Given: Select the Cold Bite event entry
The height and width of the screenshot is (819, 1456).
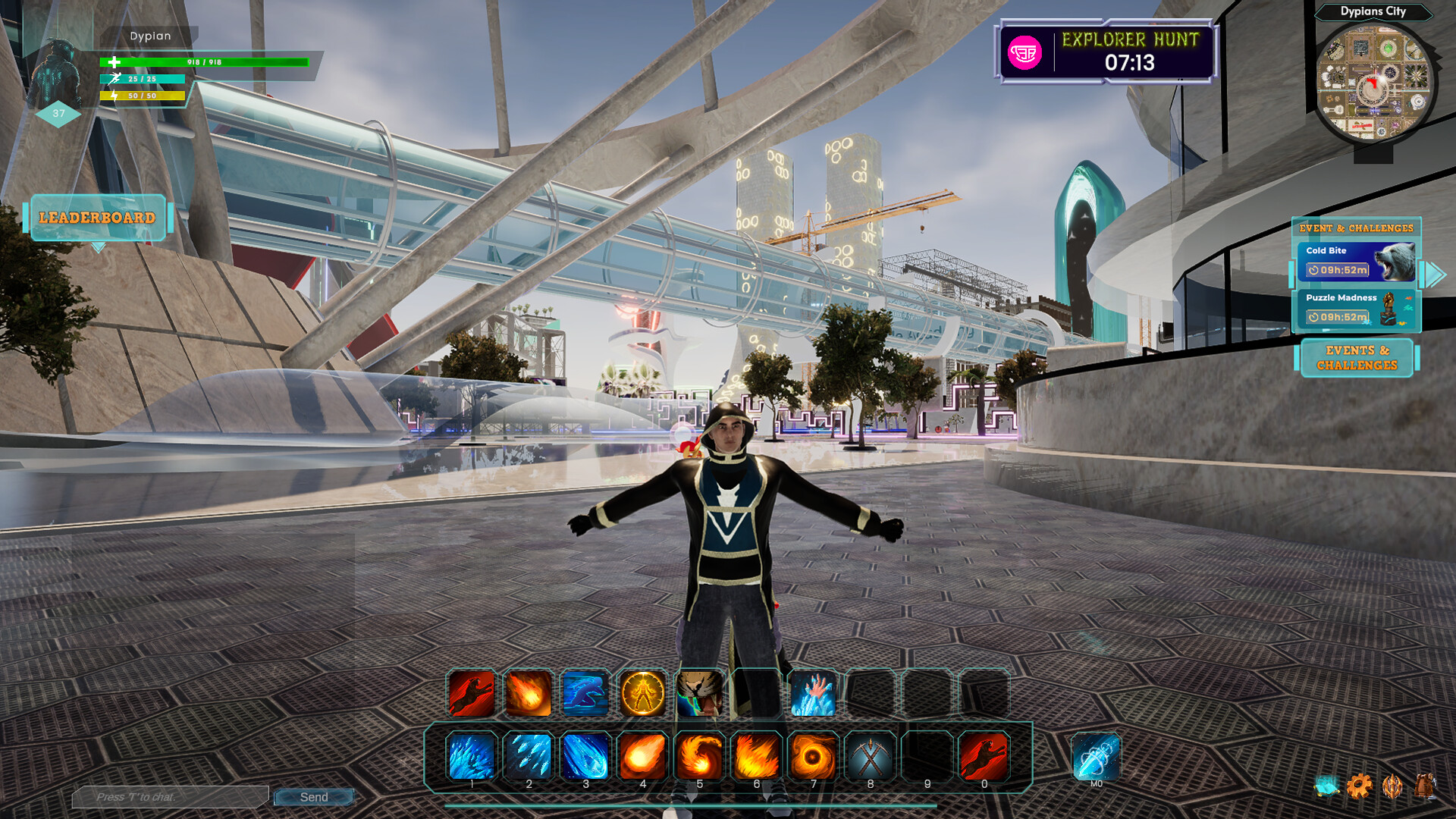Looking at the screenshot, I should point(1356,262).
